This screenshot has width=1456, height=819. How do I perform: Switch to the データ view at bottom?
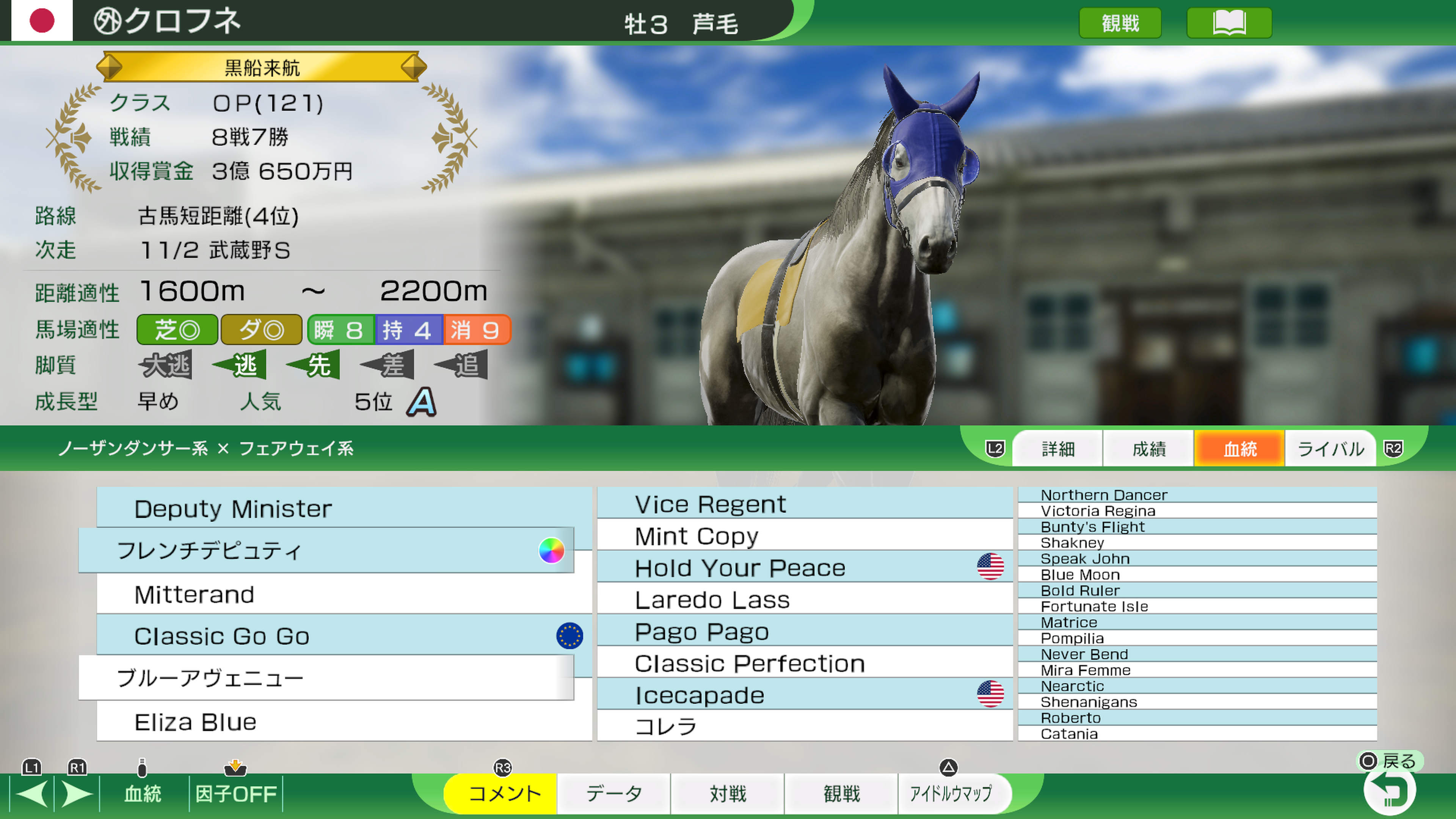click(x=614, y=794)
